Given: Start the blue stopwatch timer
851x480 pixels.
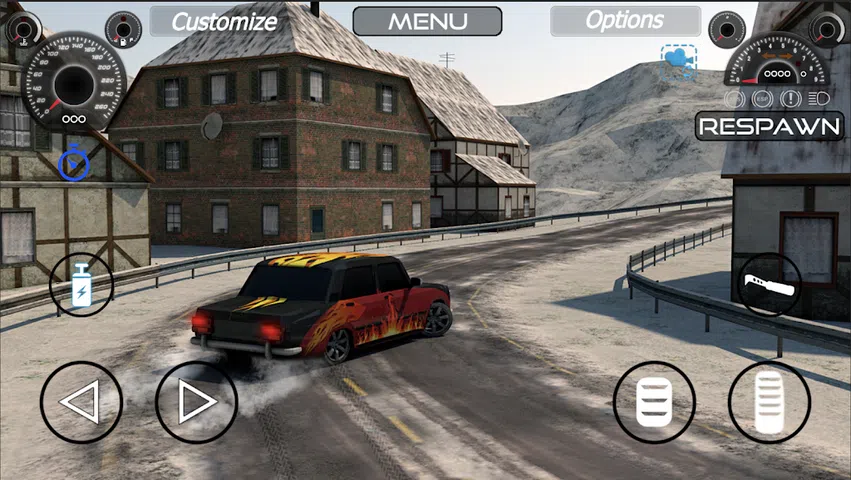Looking at the screenshot, I should tap(72, 164).
